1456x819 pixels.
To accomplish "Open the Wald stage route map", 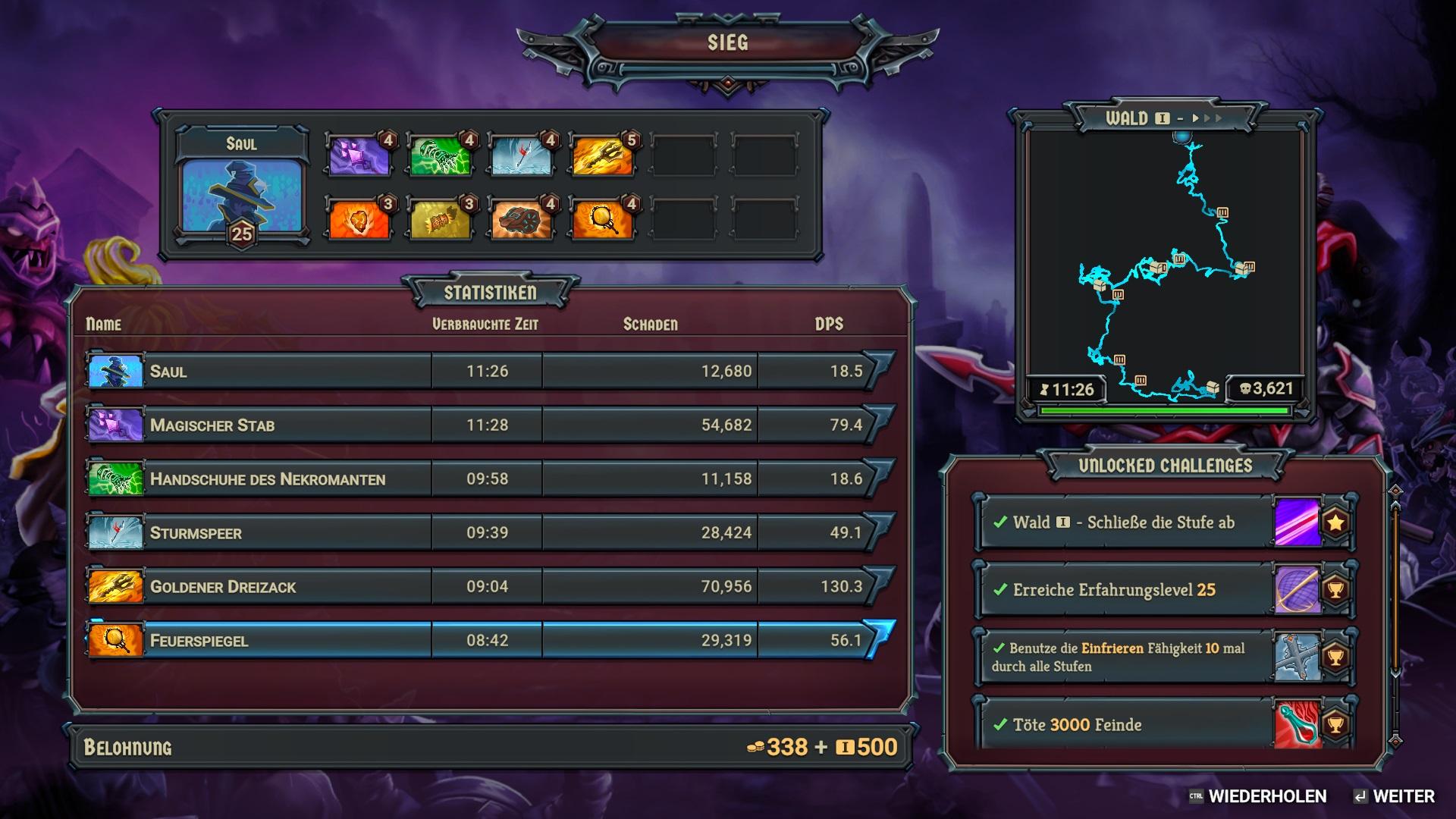I will tap(1163, 265).
